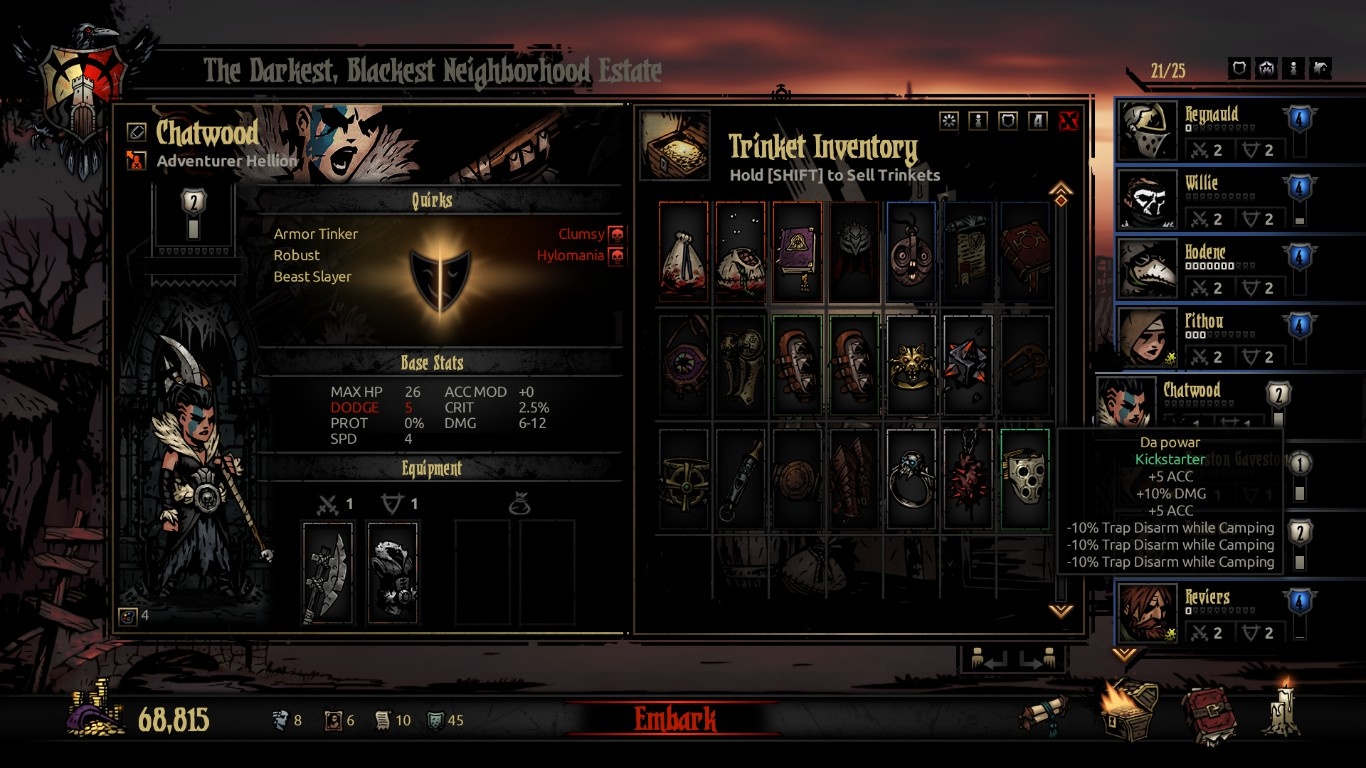Sort trinkets alphabetically with the A icon
The image size is (1366, 768).
tap(1037, 120)
